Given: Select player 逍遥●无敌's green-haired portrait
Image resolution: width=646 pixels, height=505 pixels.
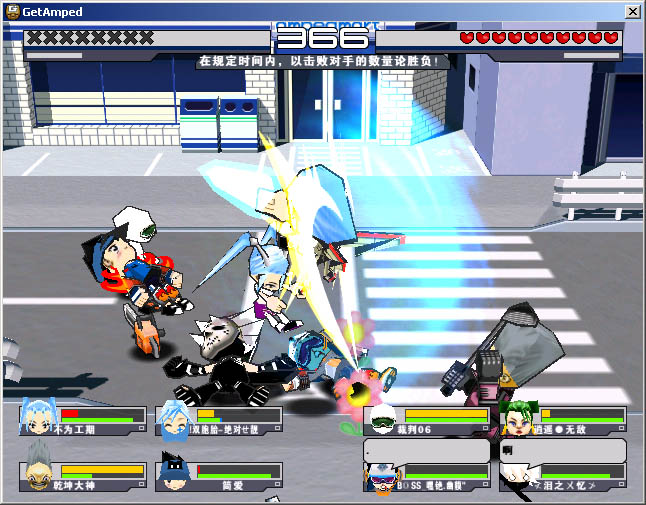Looking at the screenshot, I should (516, 419).
